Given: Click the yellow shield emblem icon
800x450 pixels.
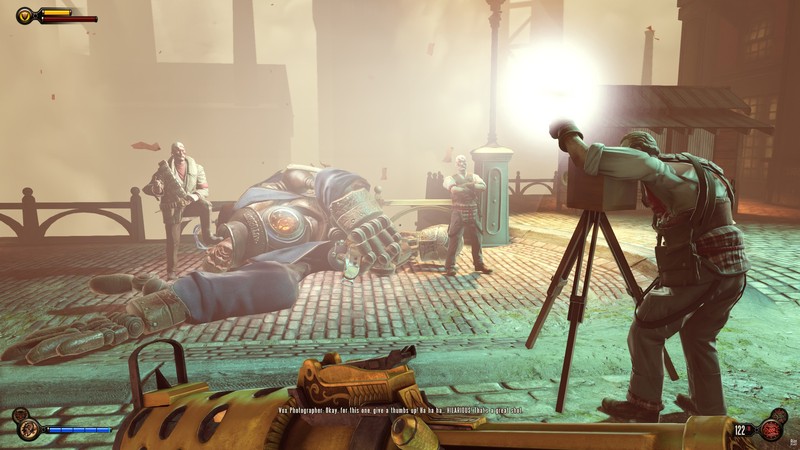Looking at the screenshot, I should pos(25,15).
